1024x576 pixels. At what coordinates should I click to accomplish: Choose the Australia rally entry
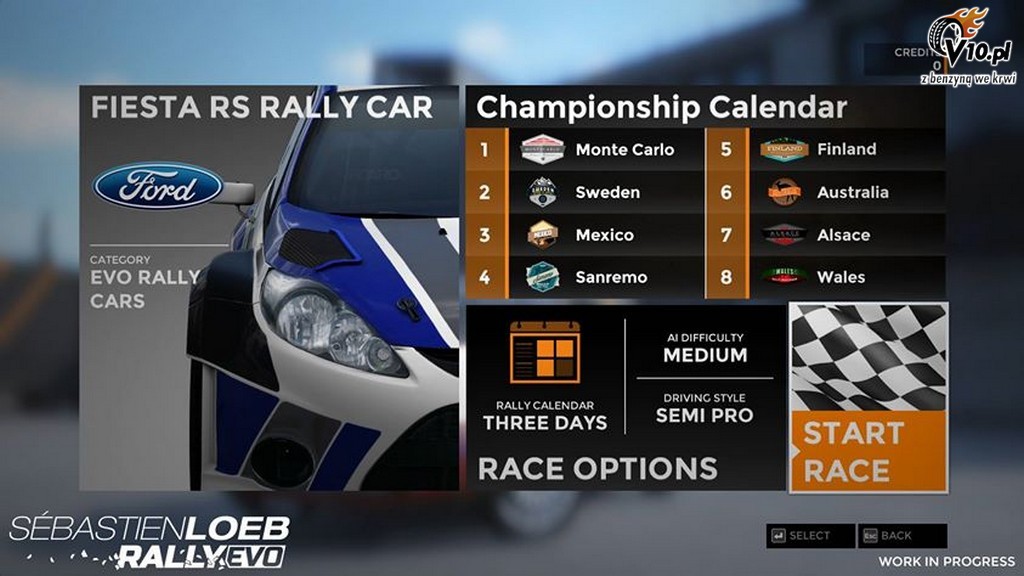point(826,192)
